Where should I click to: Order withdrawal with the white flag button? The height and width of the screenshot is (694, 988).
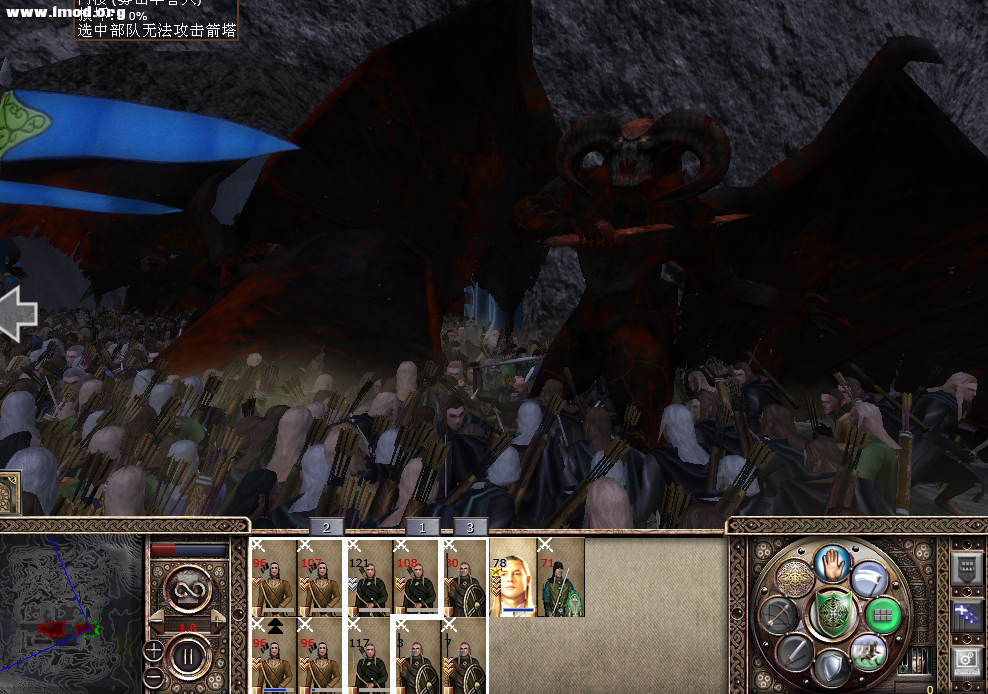pyautogui.click(x=869, y=577)
